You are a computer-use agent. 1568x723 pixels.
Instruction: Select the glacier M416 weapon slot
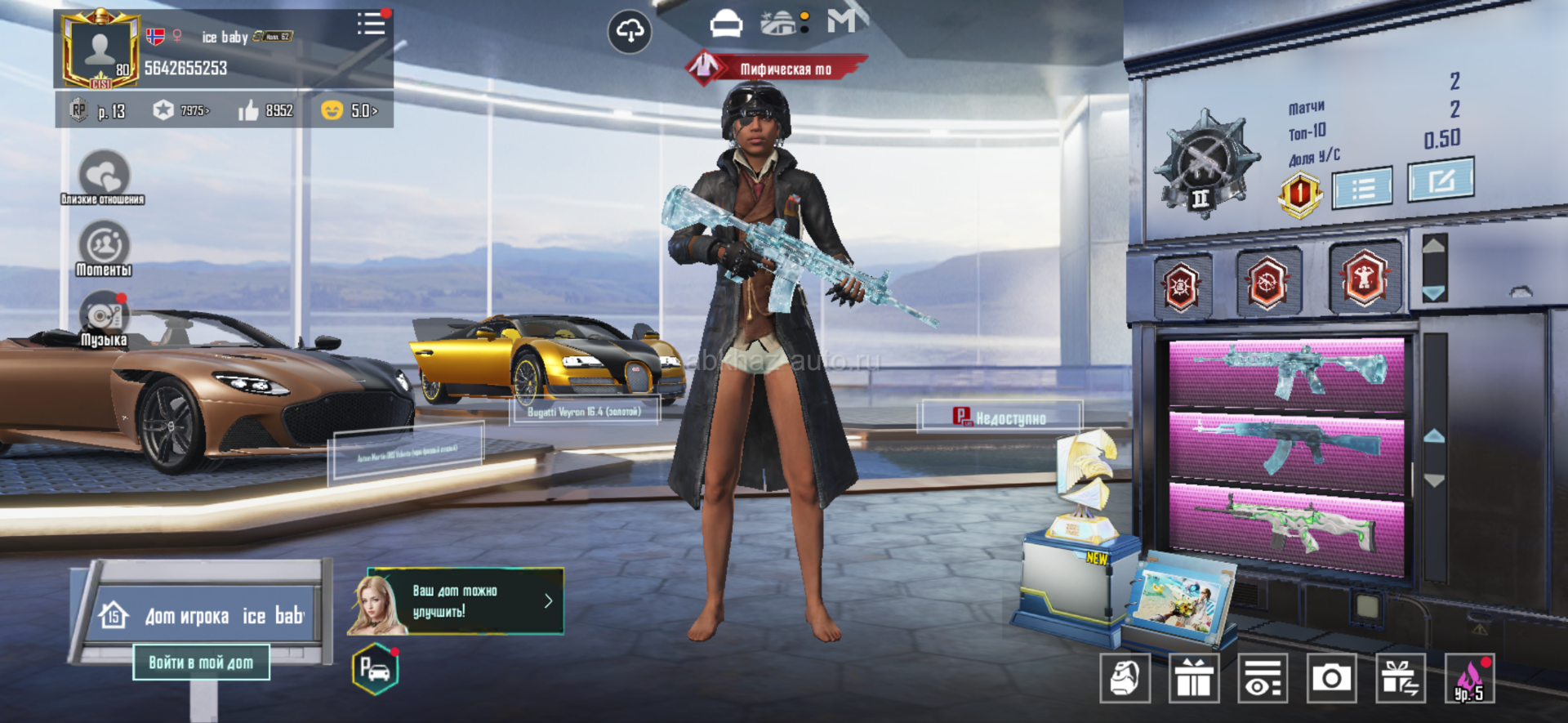pyautogui.click(x=1286, y=373)
